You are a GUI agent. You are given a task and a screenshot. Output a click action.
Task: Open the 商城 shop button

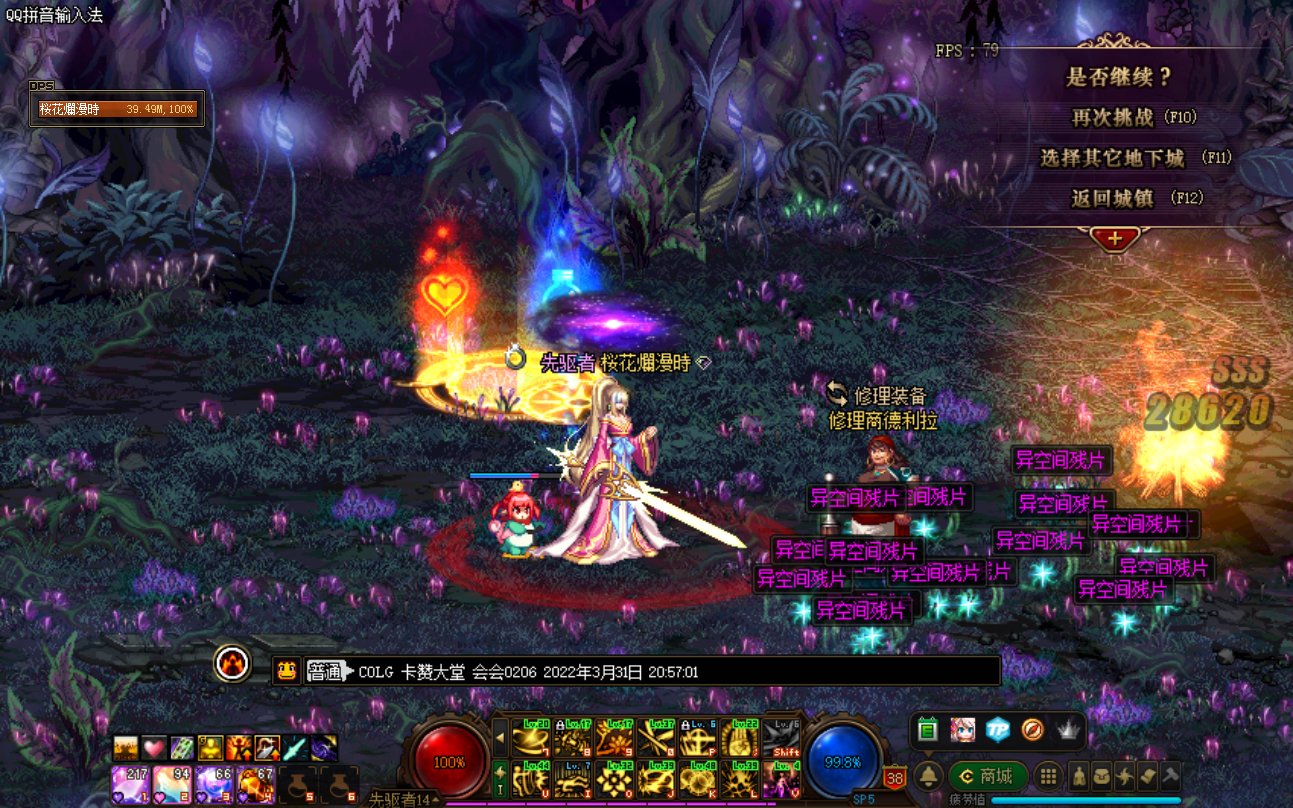click(986, 775)
